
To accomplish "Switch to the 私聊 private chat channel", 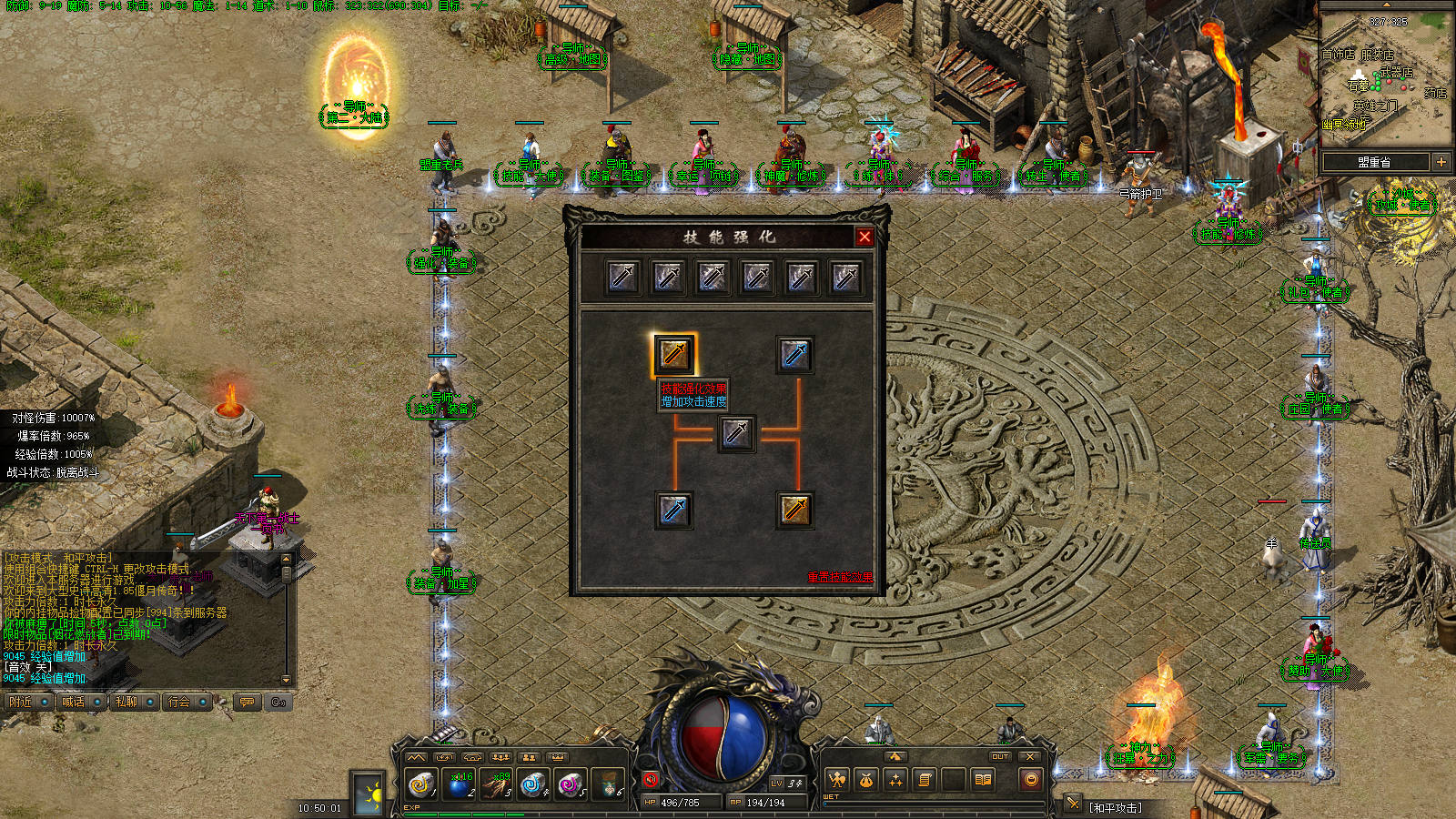I will [126, 702].
